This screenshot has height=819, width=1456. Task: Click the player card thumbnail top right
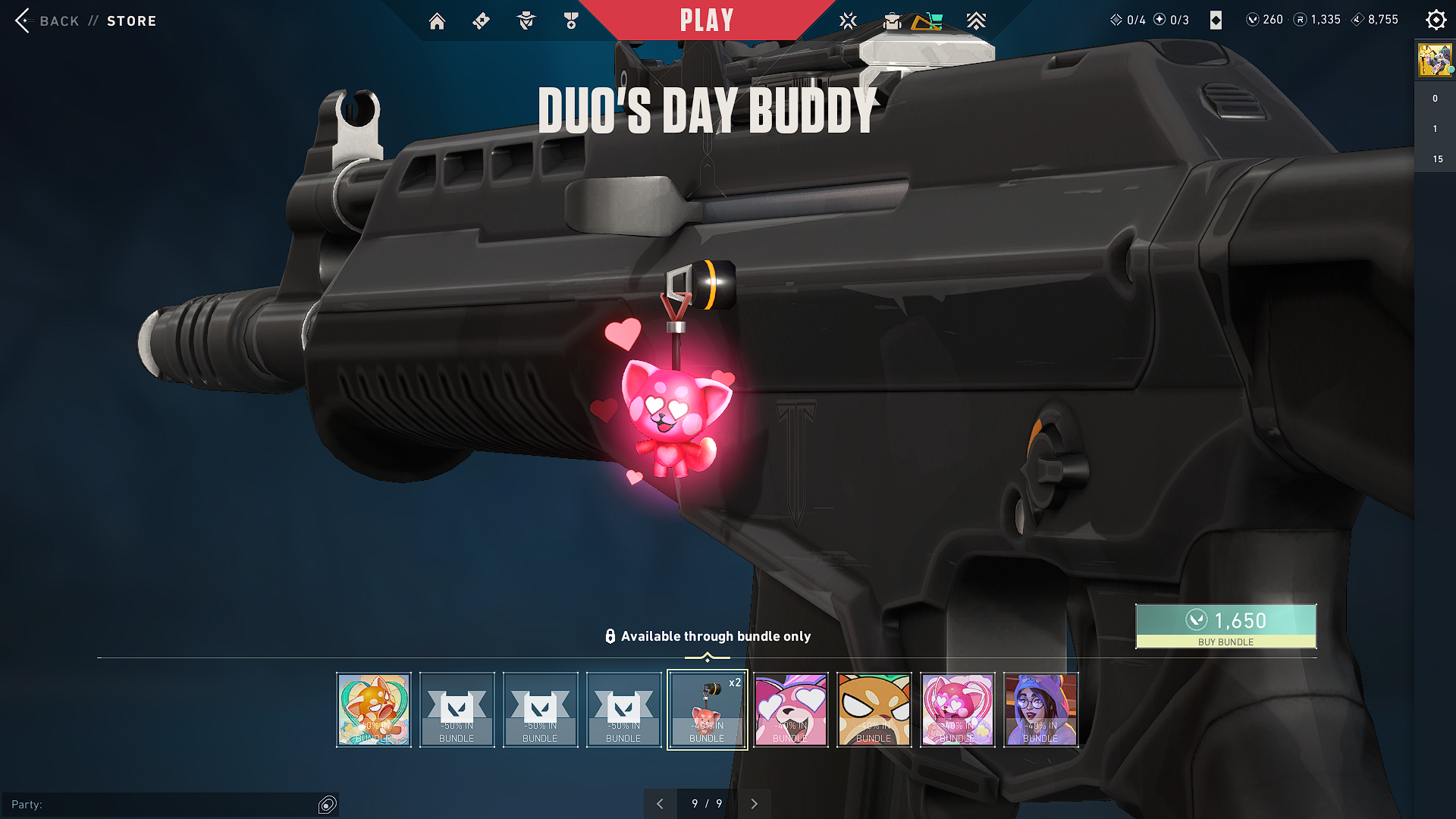[x=1435, y=60]
